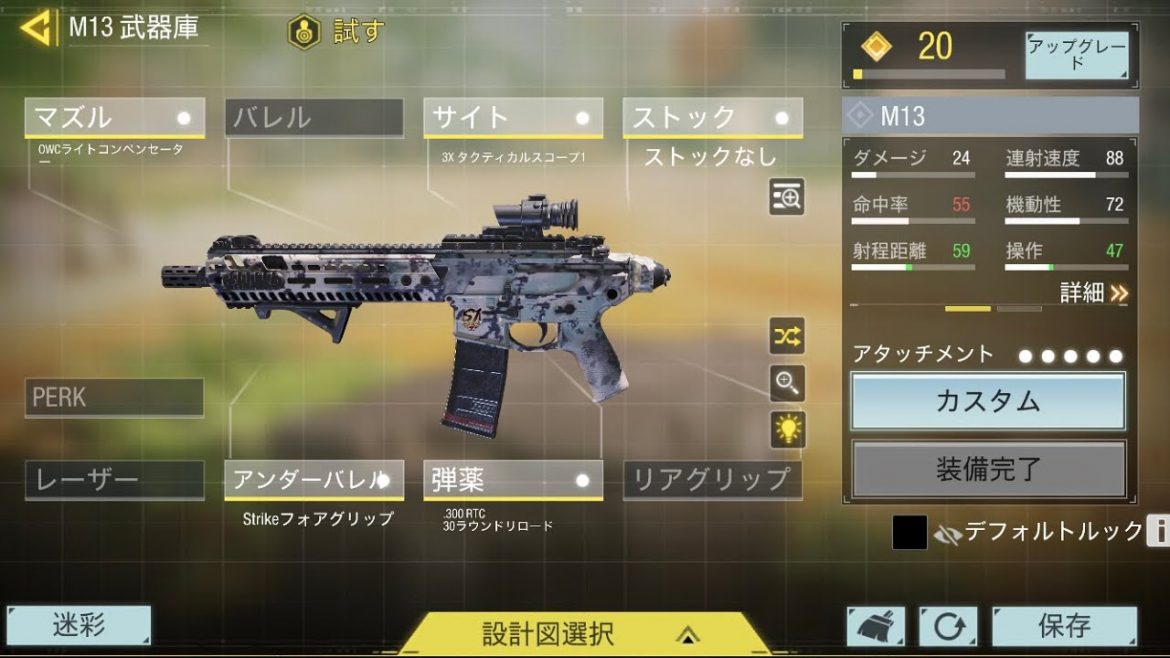Open the 迷彩 camo menu
The image size is (1170, 658).
coord(78,625)
